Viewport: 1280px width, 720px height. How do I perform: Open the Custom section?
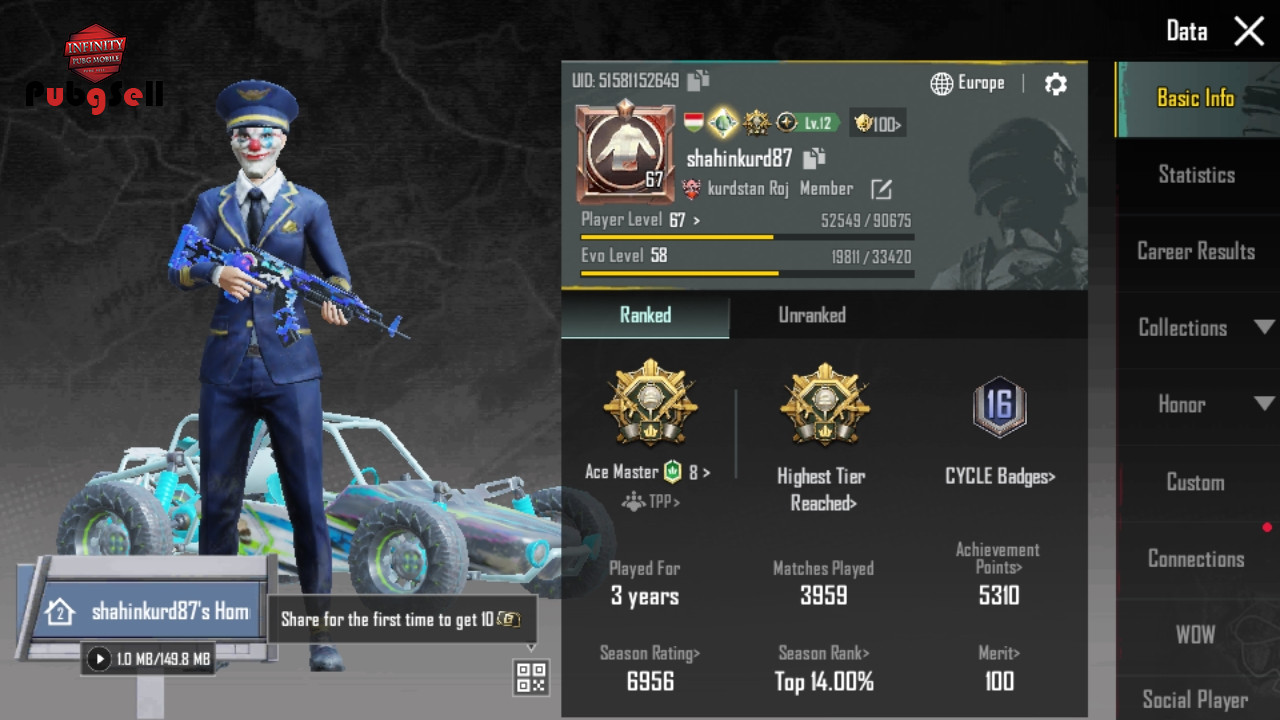pyautogui.click(x=1196, y=482)
